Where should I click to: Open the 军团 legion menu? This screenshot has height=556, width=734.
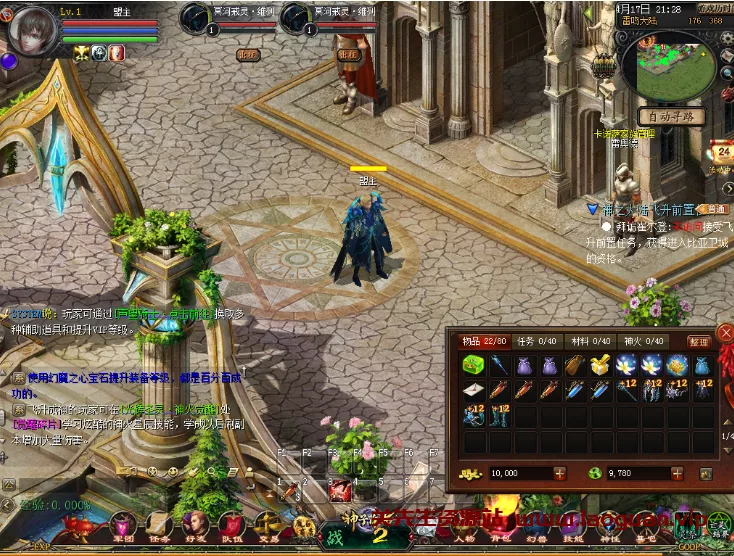point(122,525)
